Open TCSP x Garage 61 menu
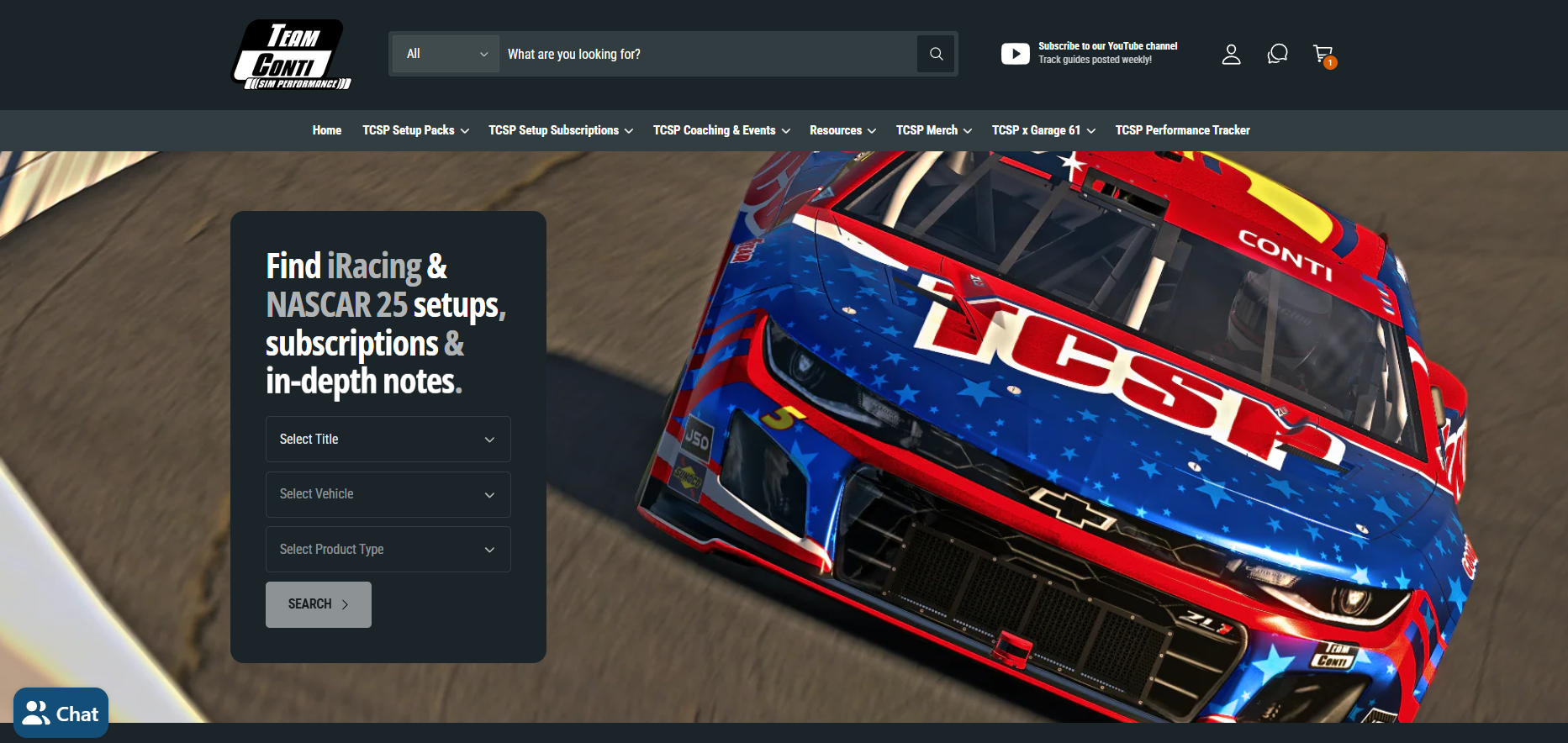1568x743 pixels. coord(1043,130)
